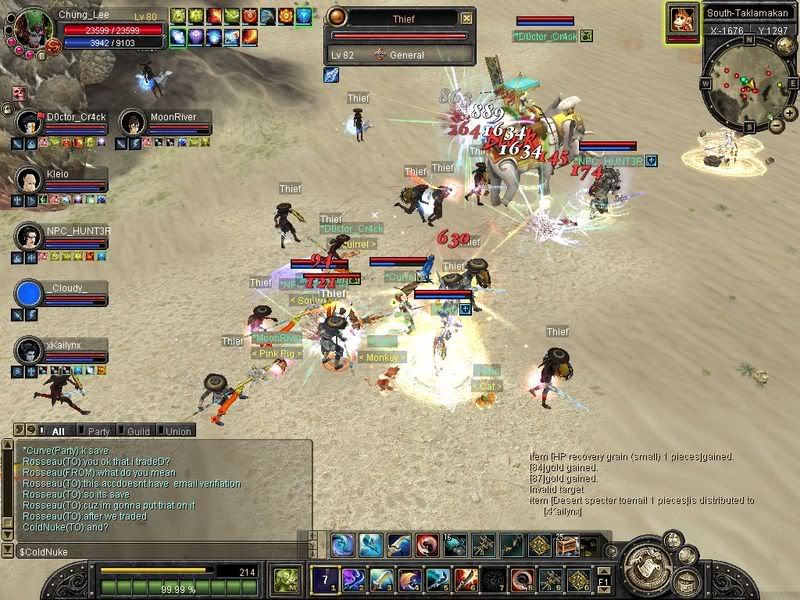Click the green character icon beside the experience bar
The width and height of the screenshot is (800, 600).
click(286, 579)
